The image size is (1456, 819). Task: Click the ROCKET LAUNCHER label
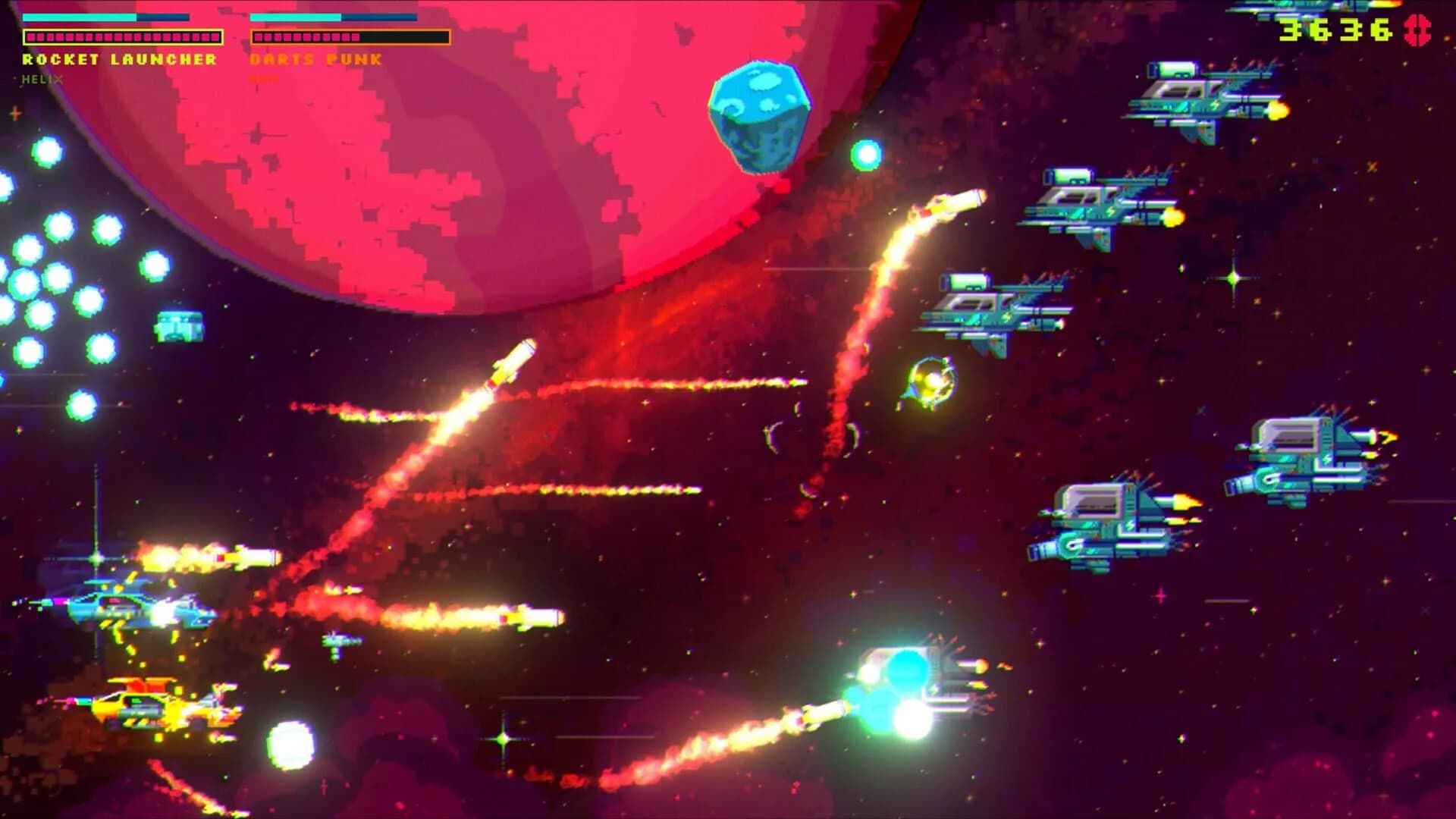click(x=118, y=59)
